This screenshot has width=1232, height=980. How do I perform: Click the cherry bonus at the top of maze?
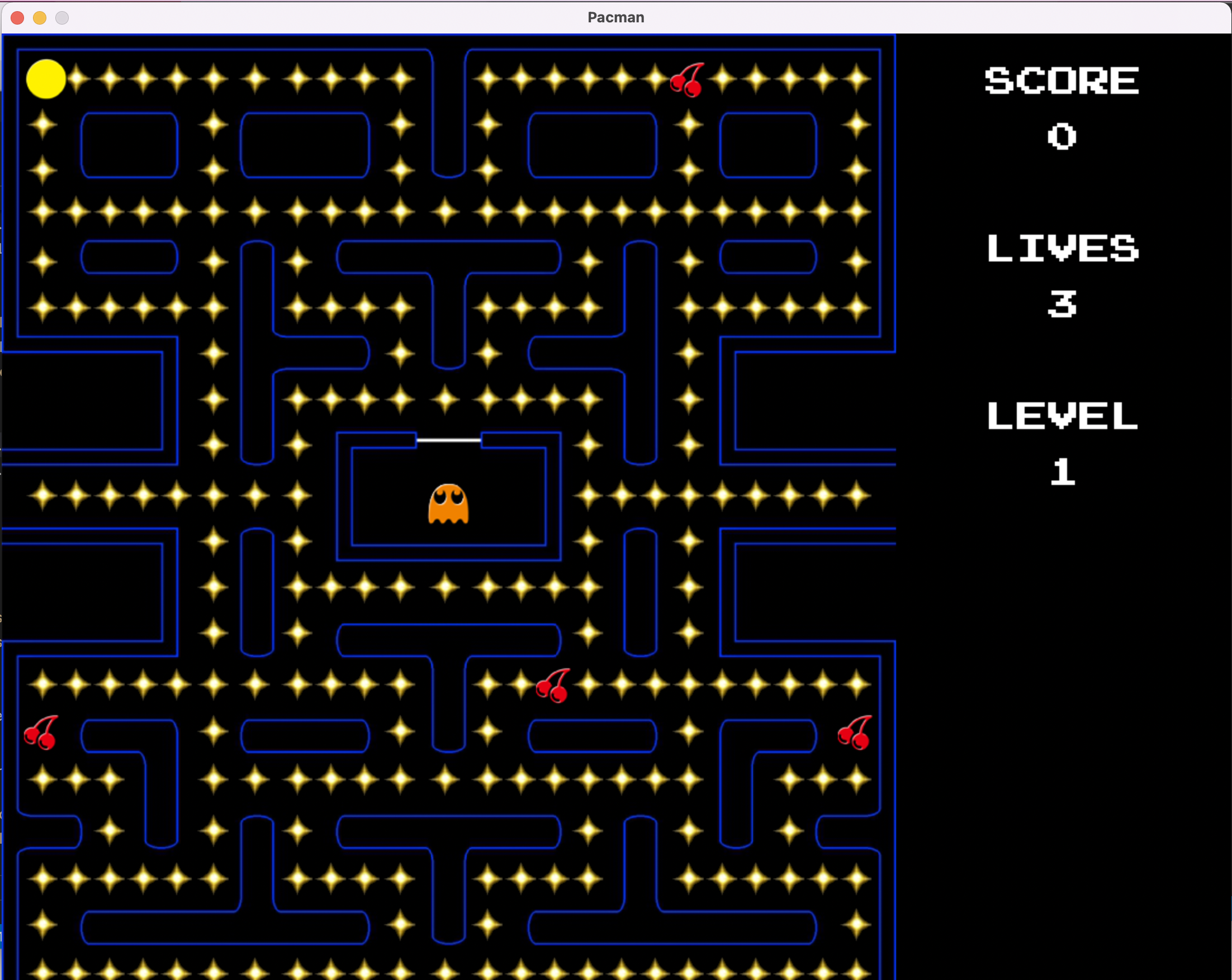pyautogui.click(x=688, y=80)
